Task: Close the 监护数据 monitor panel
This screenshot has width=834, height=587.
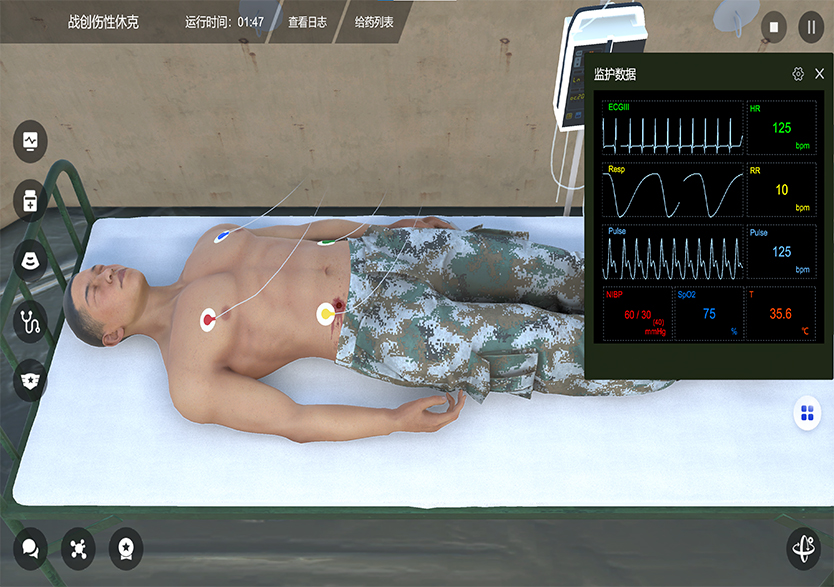Action: point(820,74)
